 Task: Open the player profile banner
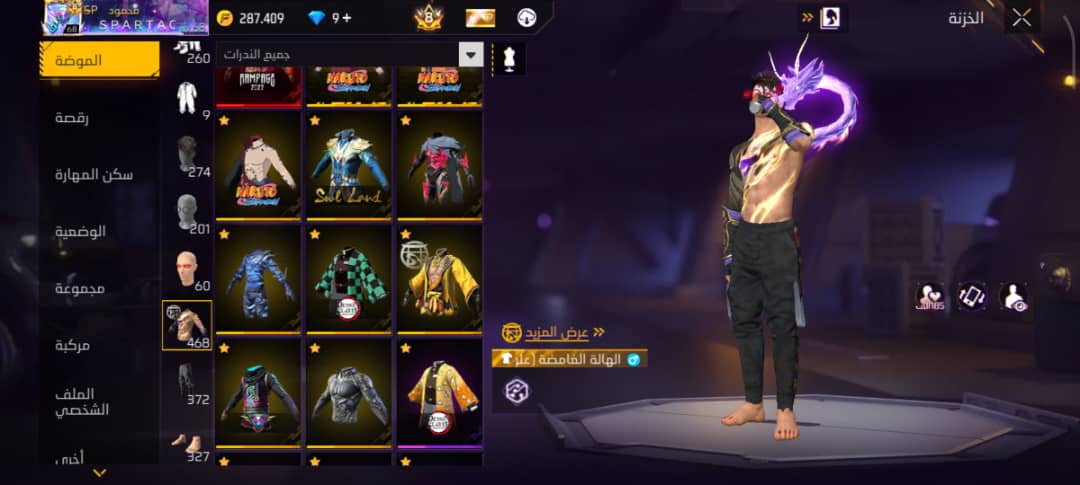tap(124, 17)
